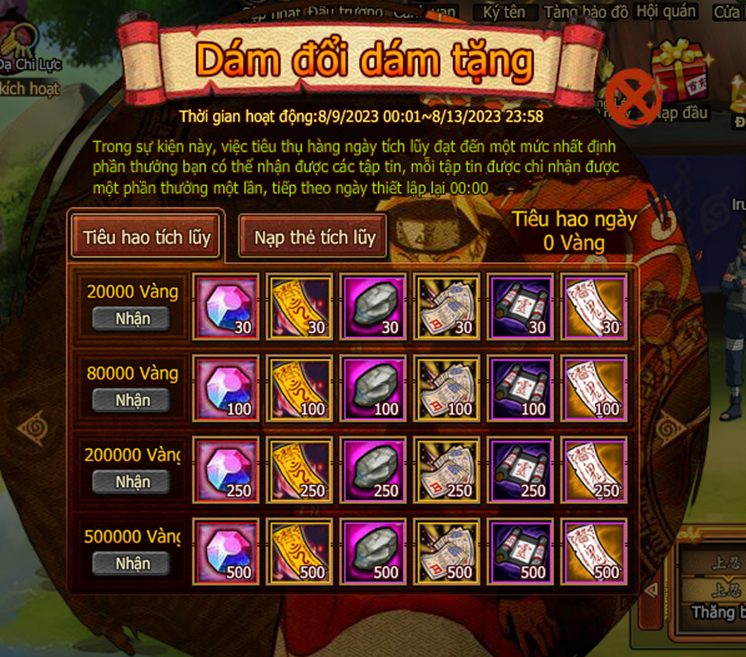Claim the 500000 Vàng reward with Nhận
Image resolution: width=746 pixels, height=657 pixels.
pyautogui.click(x=132, y=563)
